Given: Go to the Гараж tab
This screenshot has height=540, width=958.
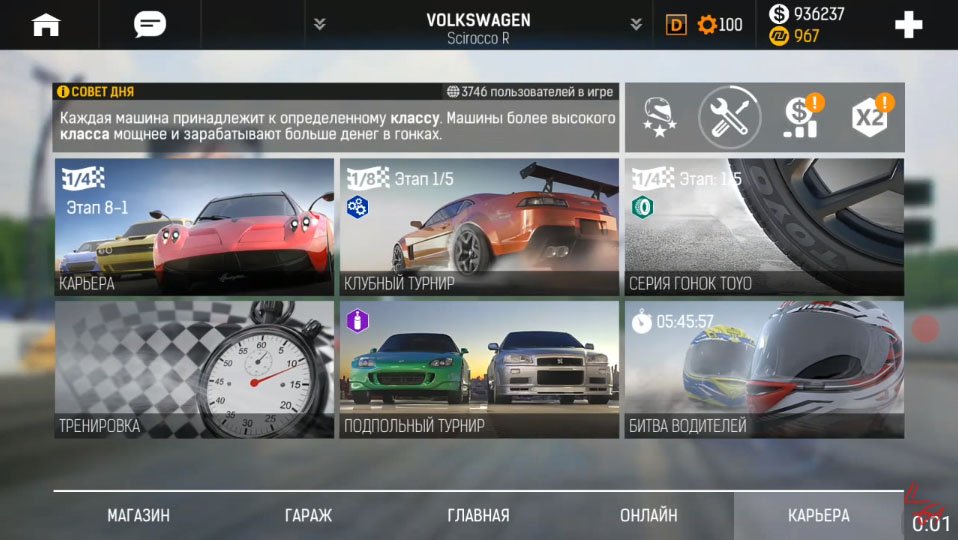Looking at the screenshot, I should [x=307, y=516].
